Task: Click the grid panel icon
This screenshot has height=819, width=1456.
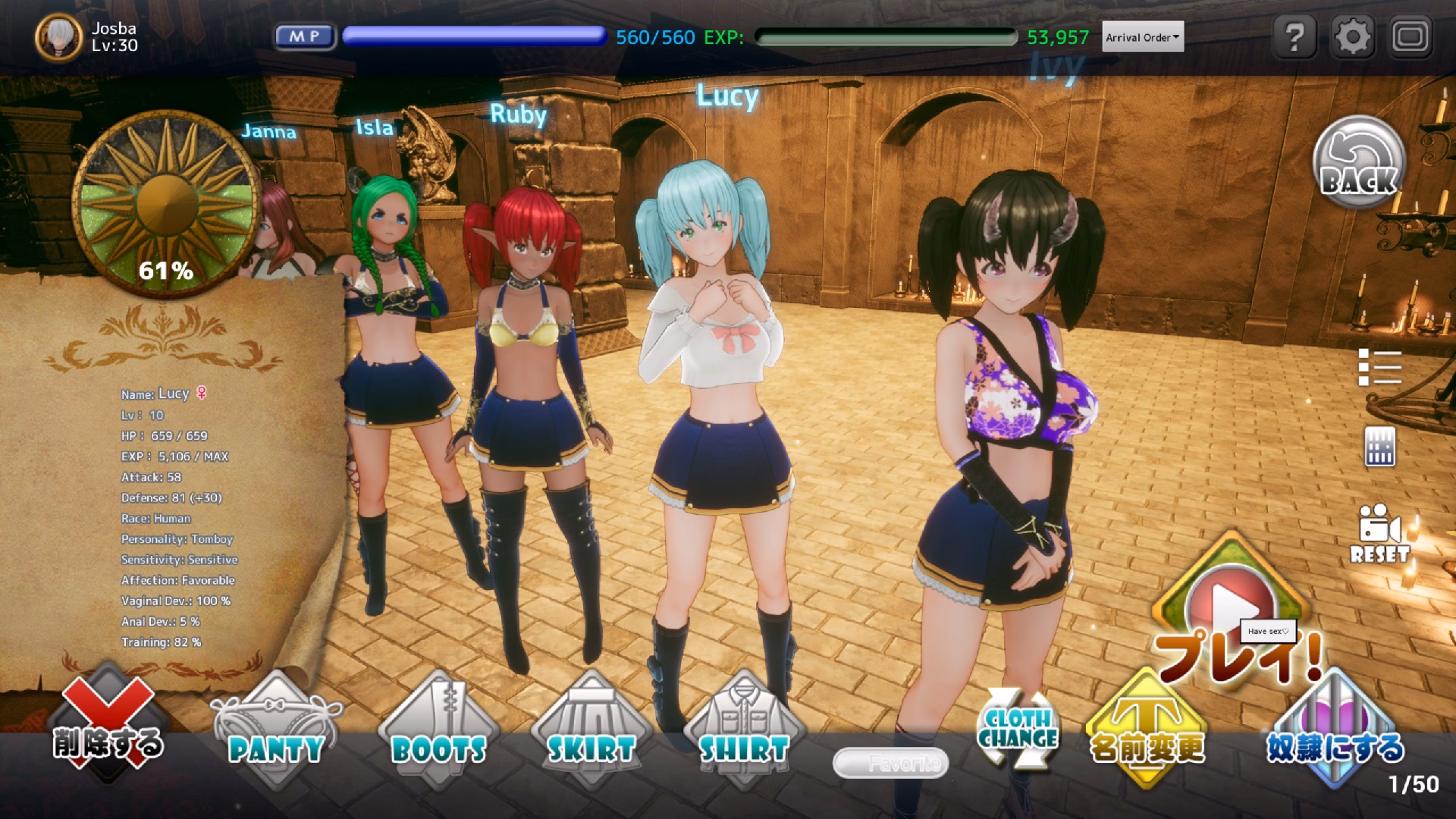Action: coord(1379,446)
